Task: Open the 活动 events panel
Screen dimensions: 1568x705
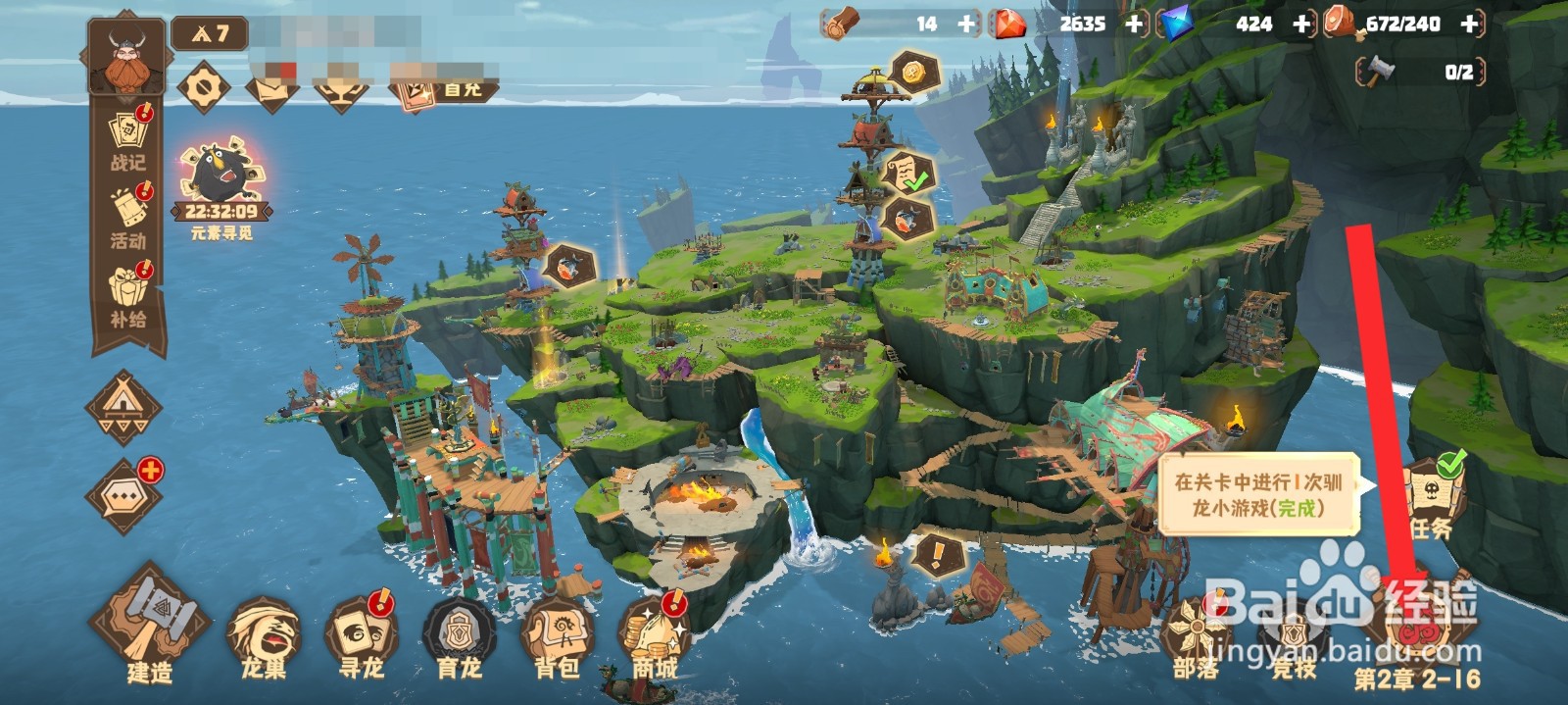Action: [x=128, y=218]
